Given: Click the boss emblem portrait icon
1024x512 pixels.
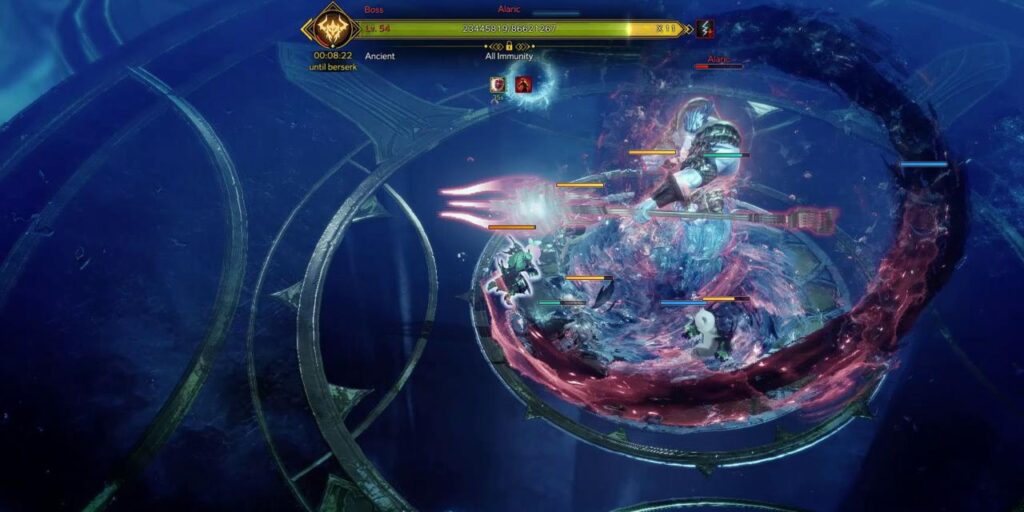Looking at the screenshot, I should pyautogui.click(x=331, y=28).
